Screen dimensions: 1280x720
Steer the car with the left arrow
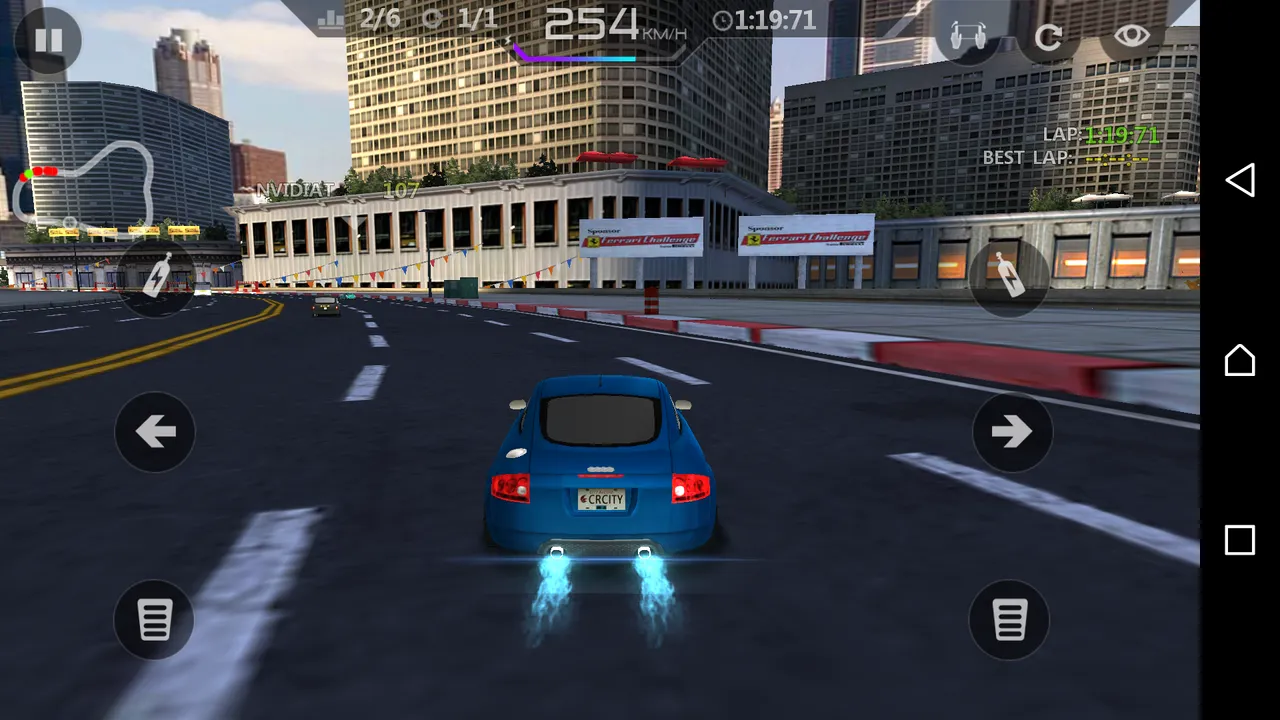(155, 432)
